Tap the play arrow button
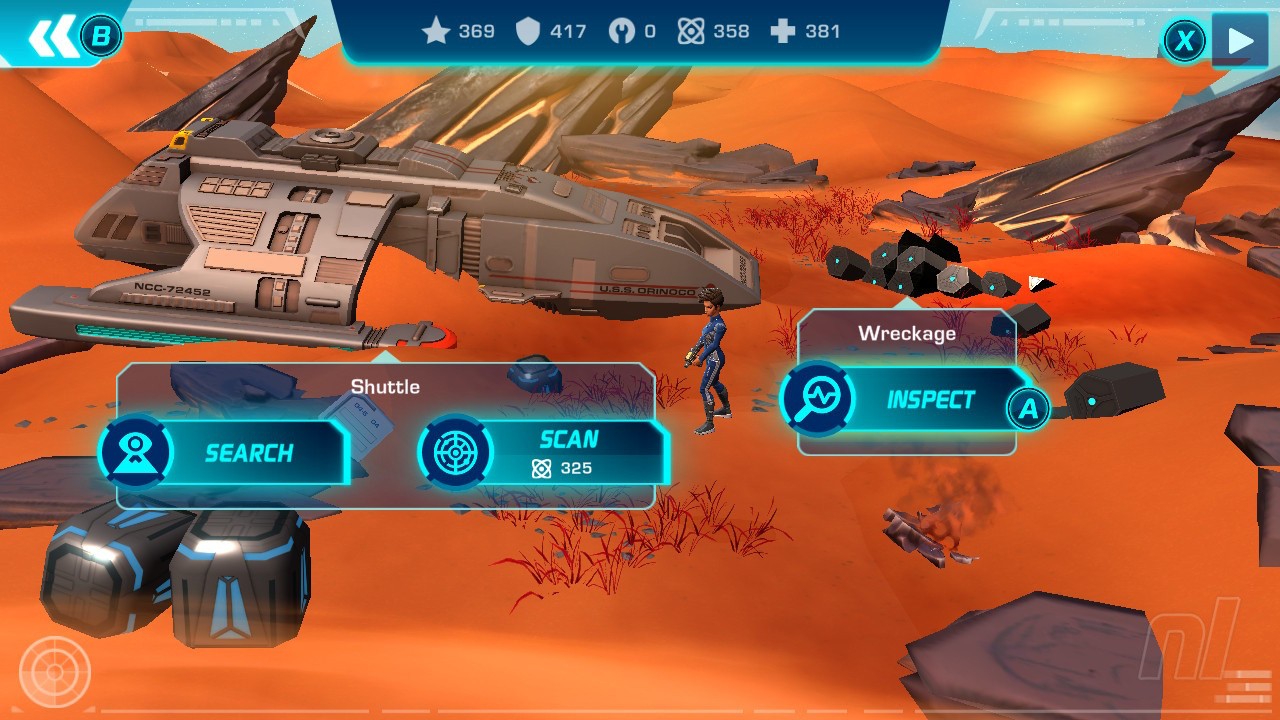The image size is (1280, 720). (1240, 40)
